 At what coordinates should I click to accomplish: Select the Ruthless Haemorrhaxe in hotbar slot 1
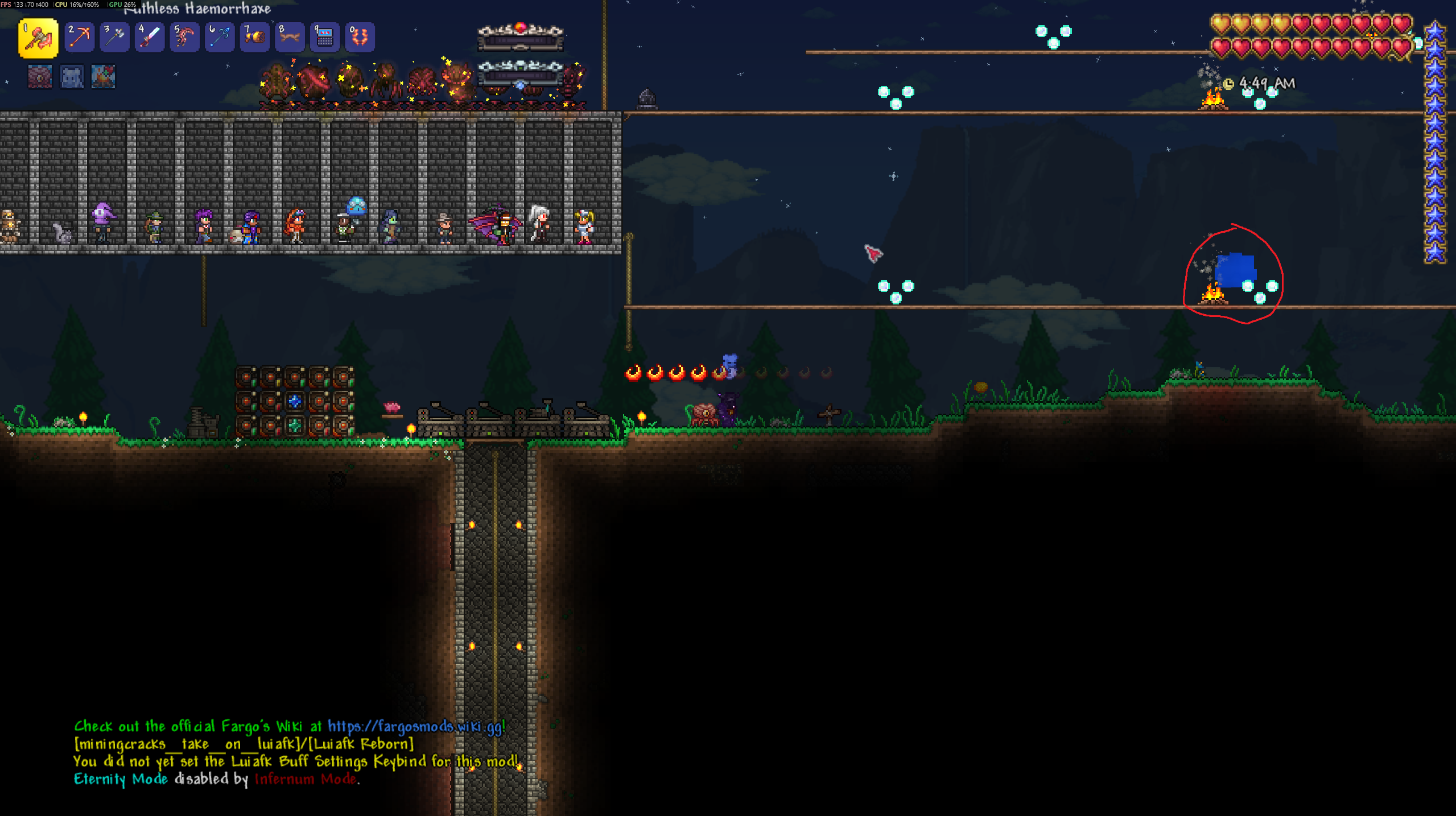tap(38, 37)
